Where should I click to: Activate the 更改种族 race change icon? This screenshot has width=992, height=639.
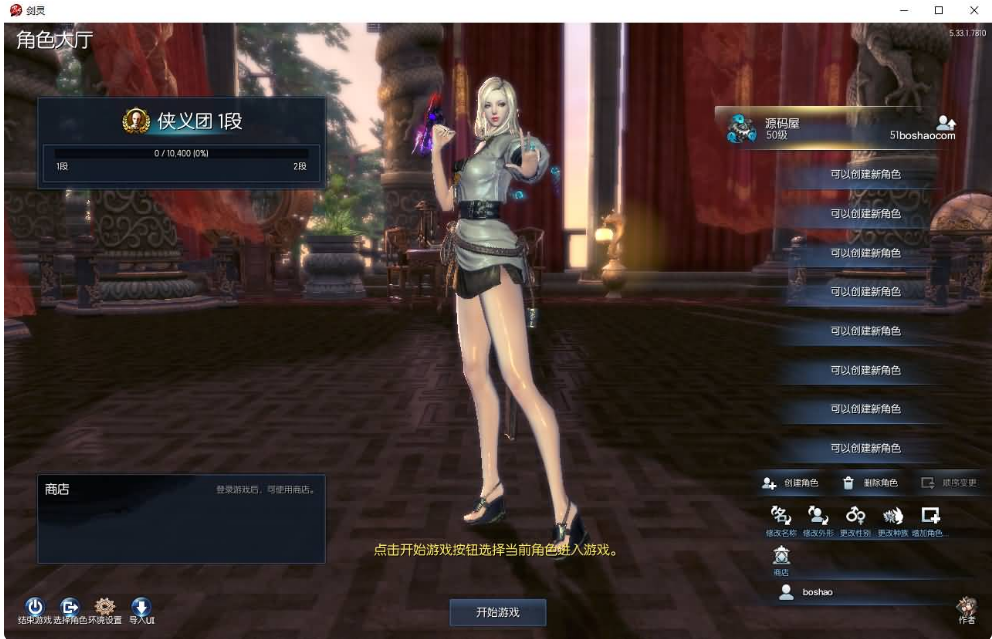893,516
